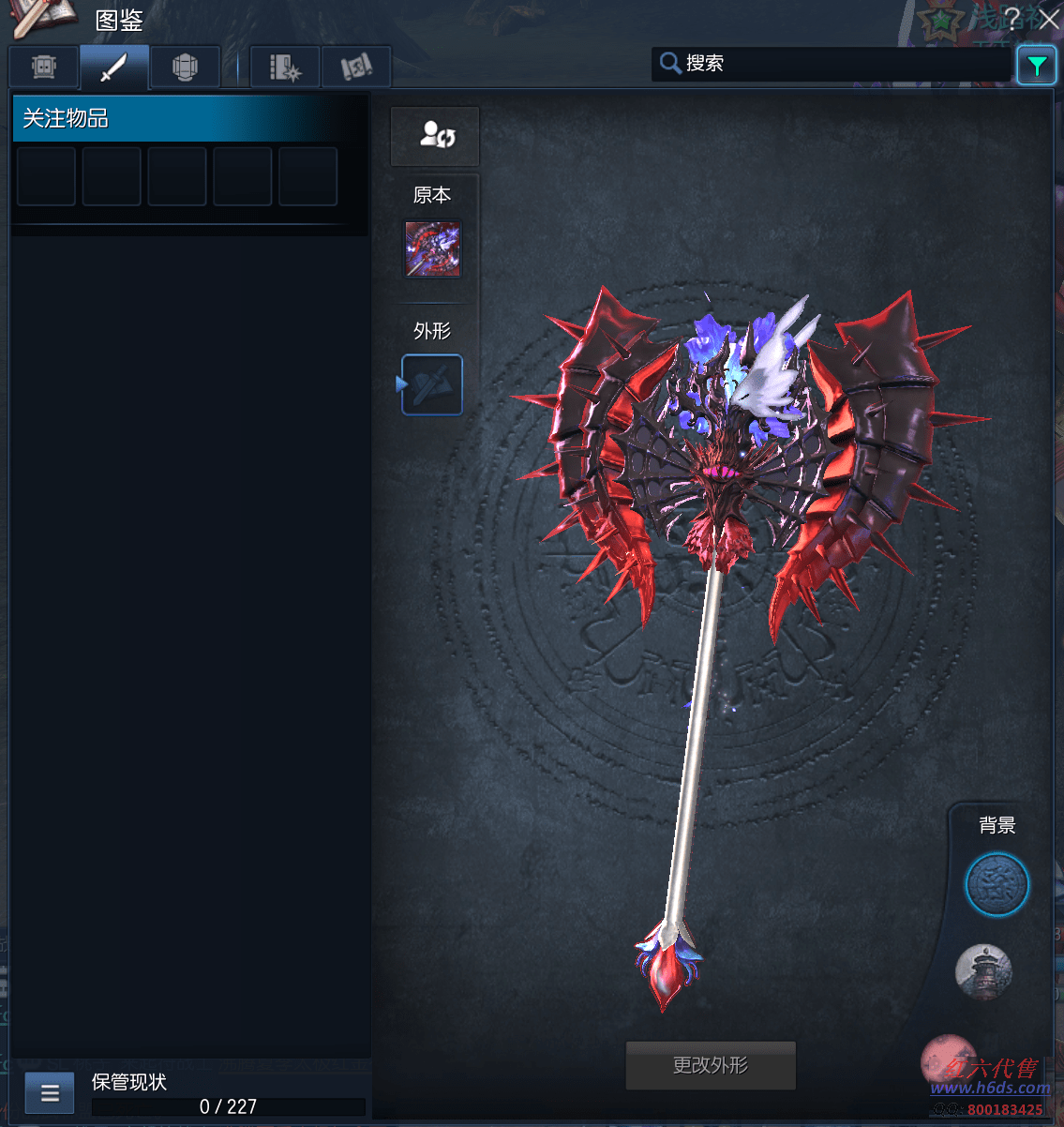Viewport: 1064px width, 1127px height.
Task: Select the third helmet-shaped tab
Action: pyautogui.click(x=185, y=68)
